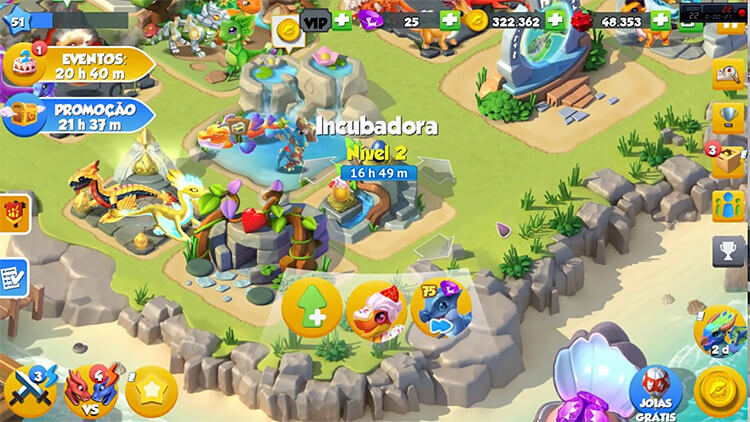The width and height of the screenshot is (750, 422).
Task: Open the delivery box with 3 notifications
Action: click(729, 160)
